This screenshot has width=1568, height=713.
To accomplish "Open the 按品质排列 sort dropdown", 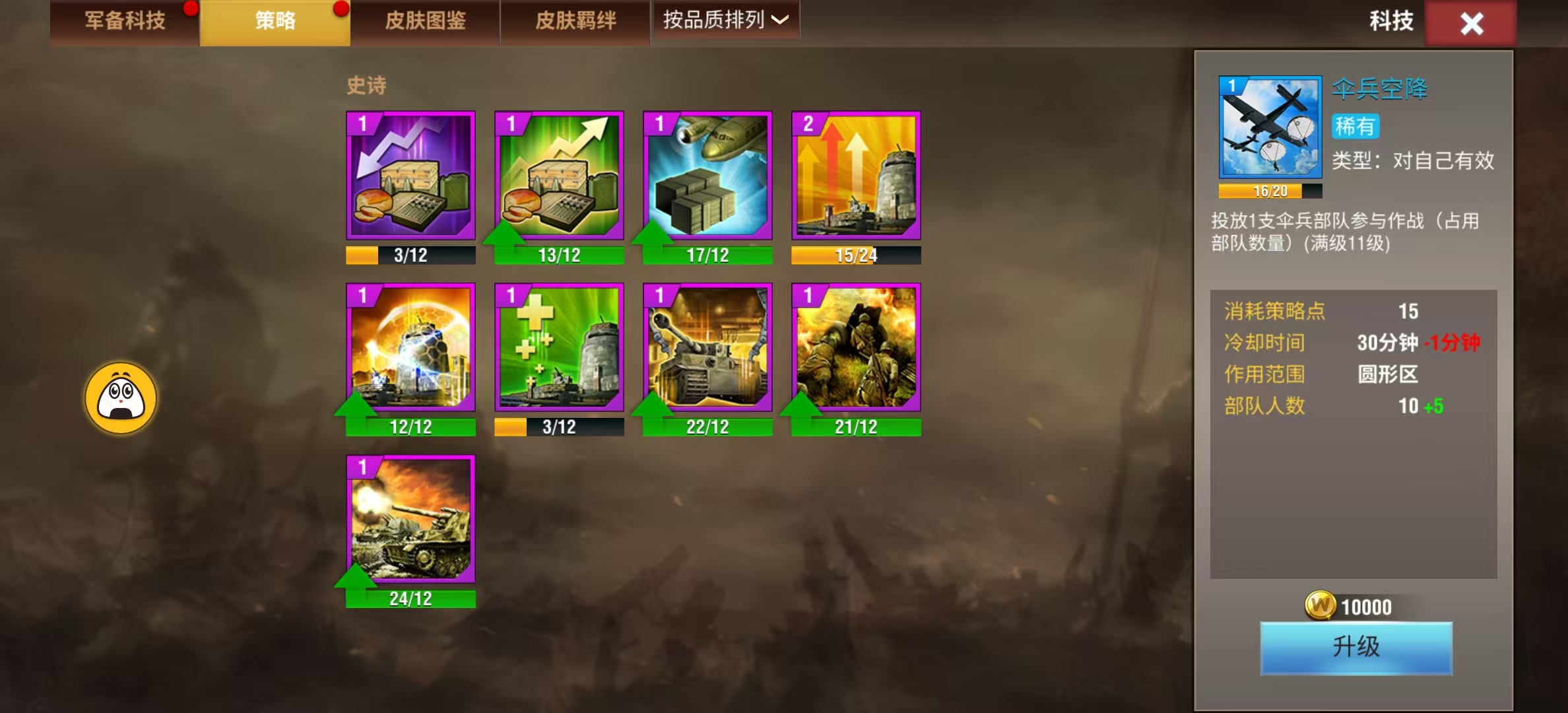I will point(725,20).
